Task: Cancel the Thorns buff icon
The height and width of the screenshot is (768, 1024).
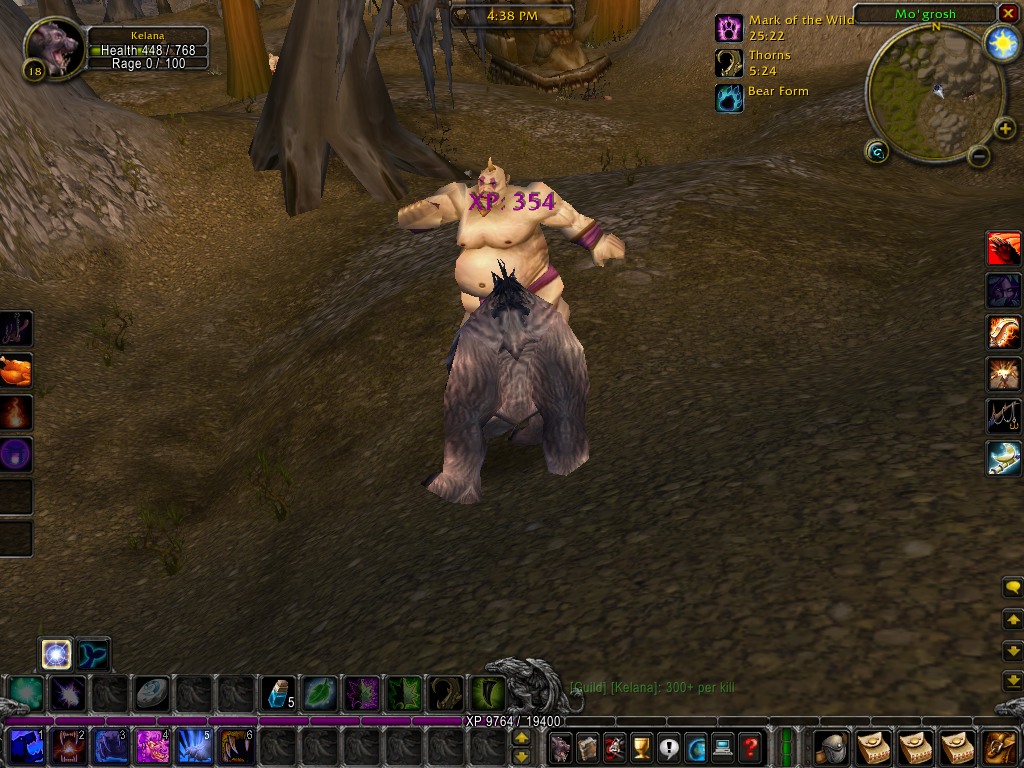Action: pyautogui.click(x=730, y=63)
